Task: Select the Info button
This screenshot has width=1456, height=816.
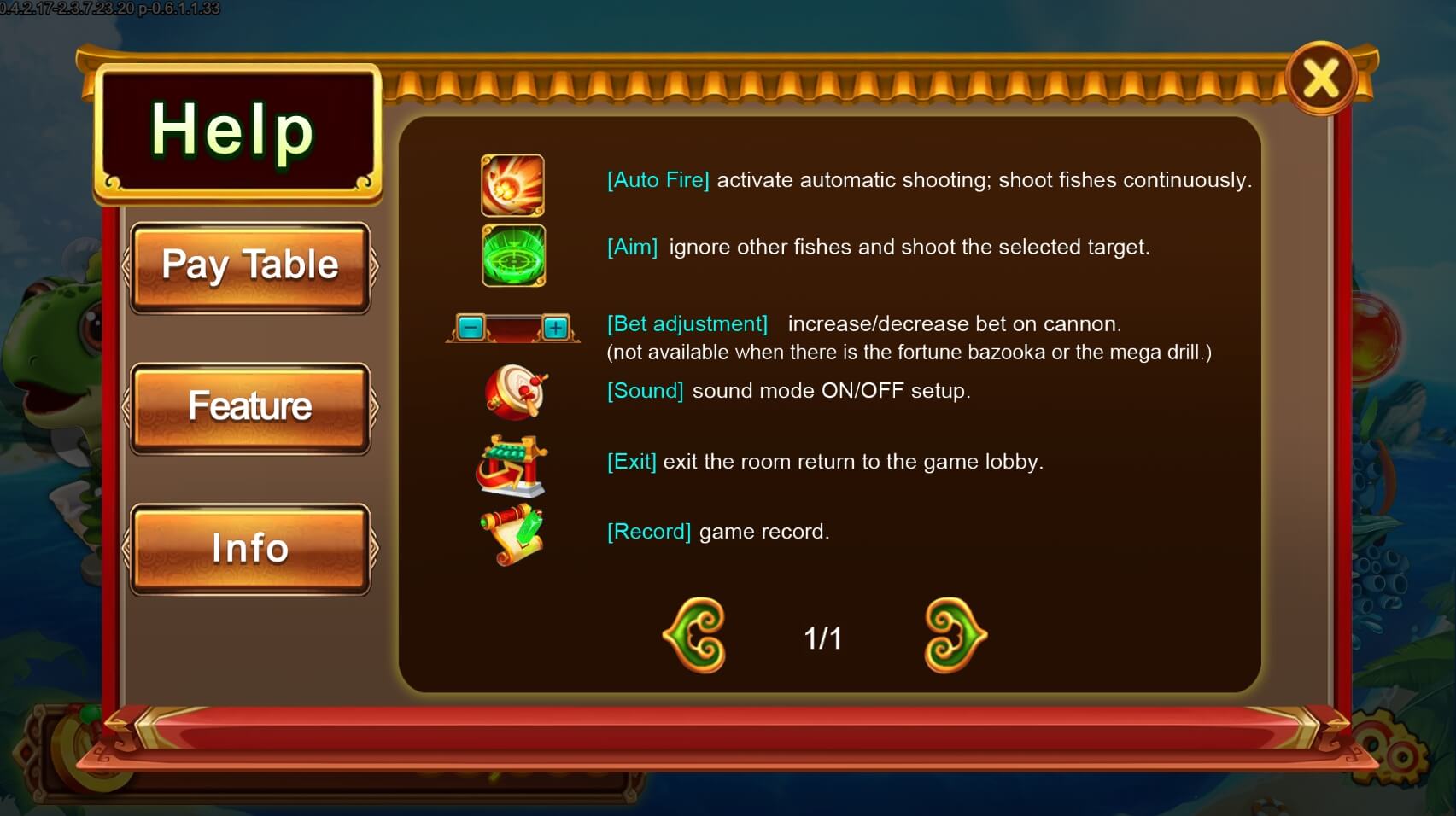Action: pos(250,549)
